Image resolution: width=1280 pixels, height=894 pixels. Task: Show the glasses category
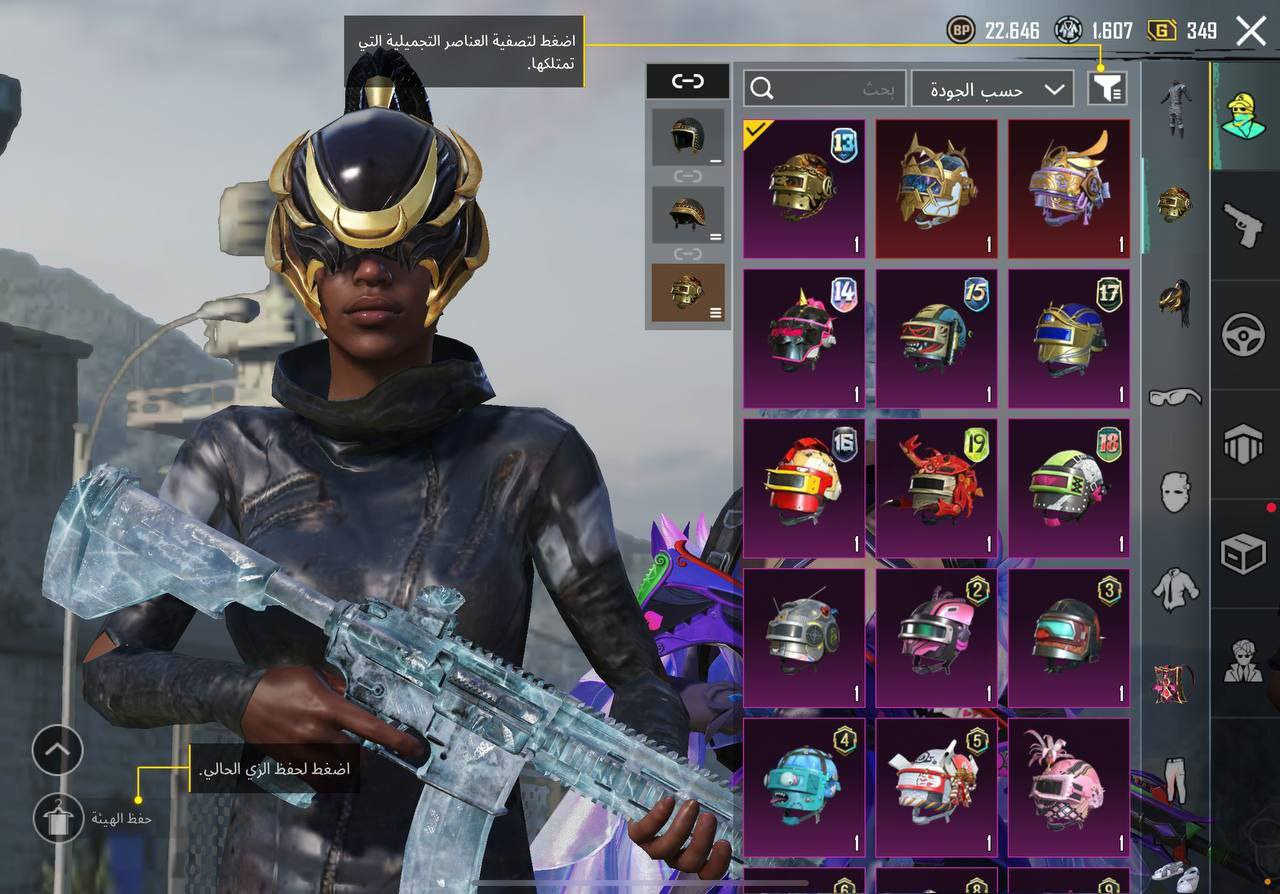1175,397
